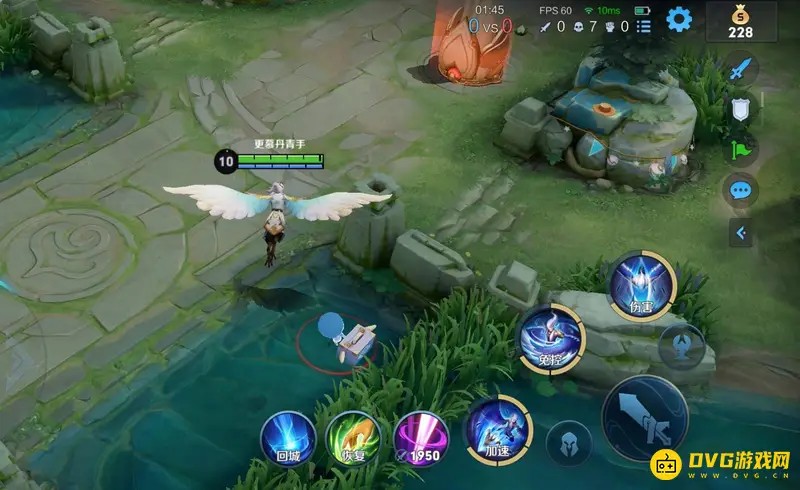The width and height of the screenshot is (800, 490).
Task: Open the settings gear menu
Action: (679, 19)
